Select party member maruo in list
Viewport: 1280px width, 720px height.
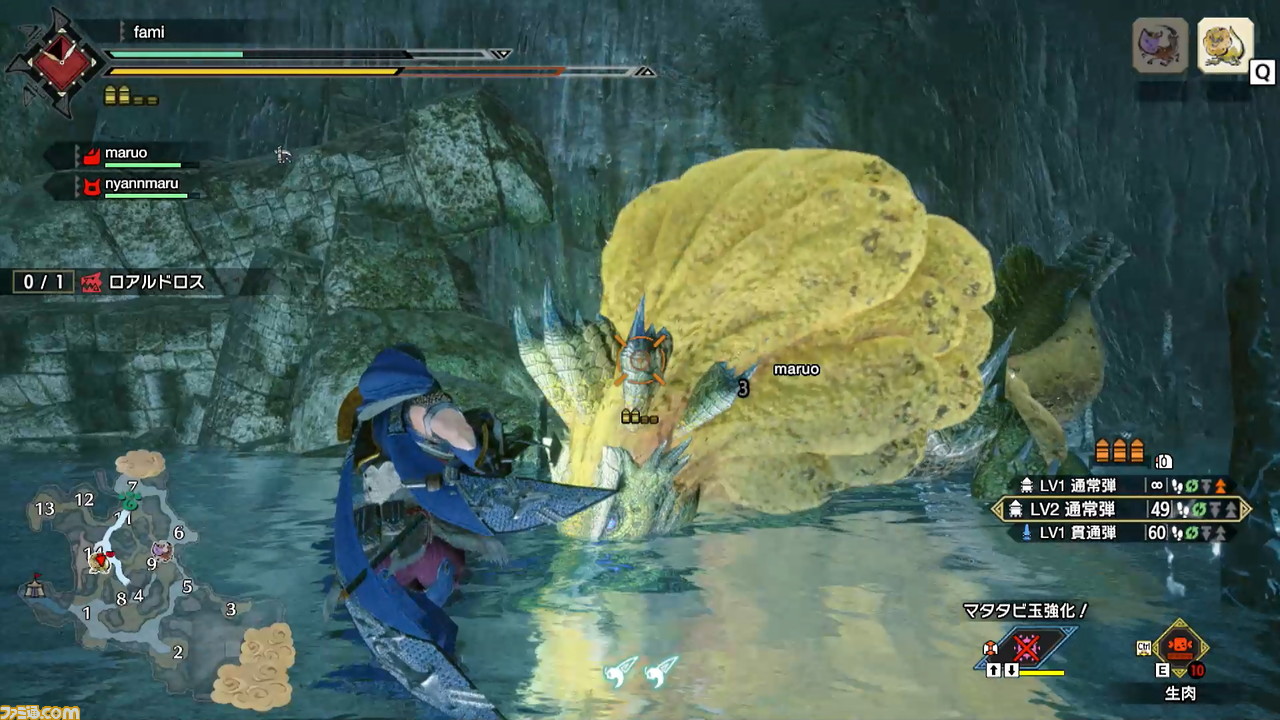click(x=126, y=154)
